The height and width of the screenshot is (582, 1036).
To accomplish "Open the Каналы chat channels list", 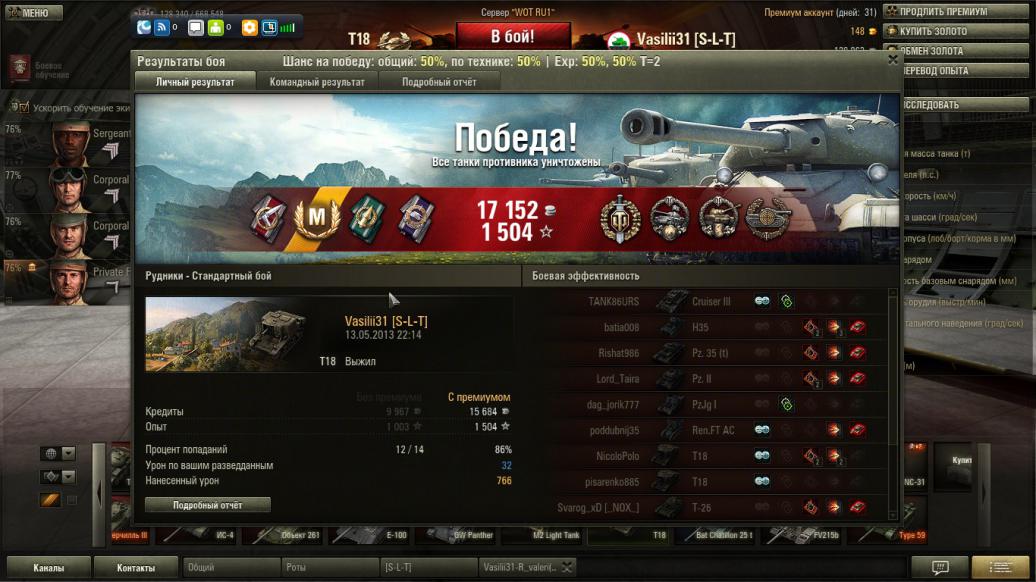I will point(47,568).
